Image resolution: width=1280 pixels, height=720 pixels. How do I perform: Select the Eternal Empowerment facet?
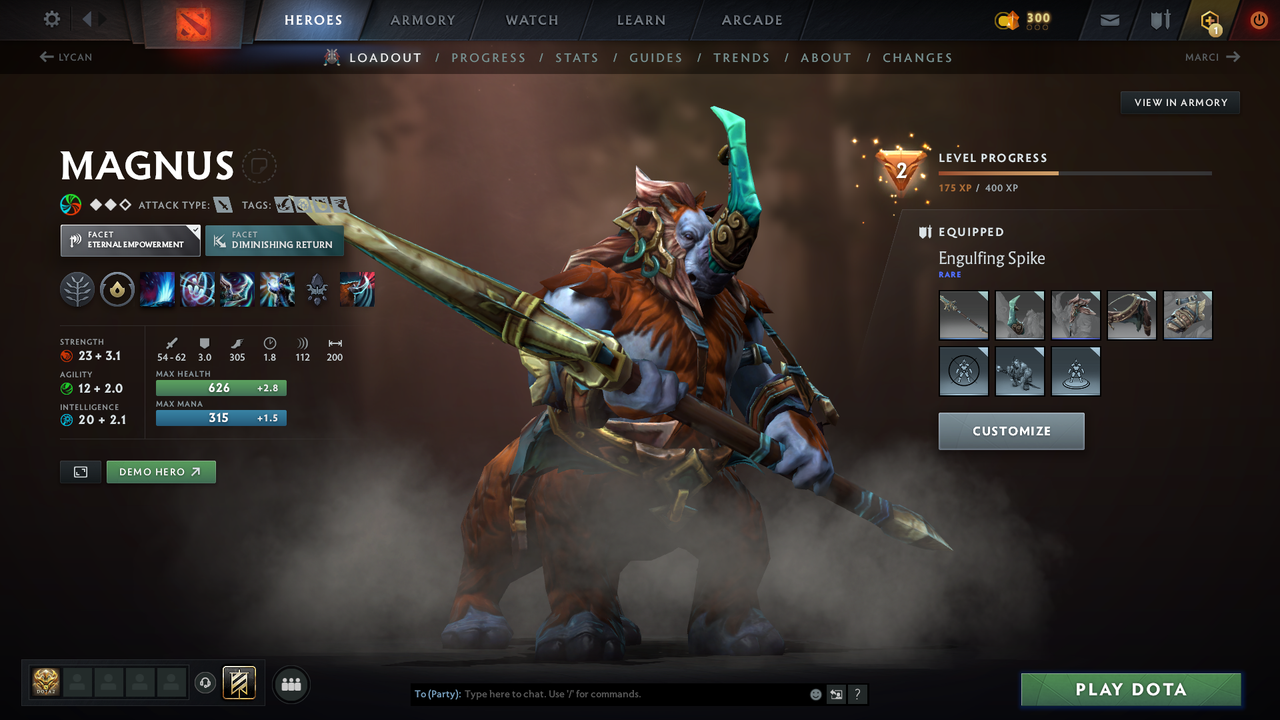tap(130, 240)
